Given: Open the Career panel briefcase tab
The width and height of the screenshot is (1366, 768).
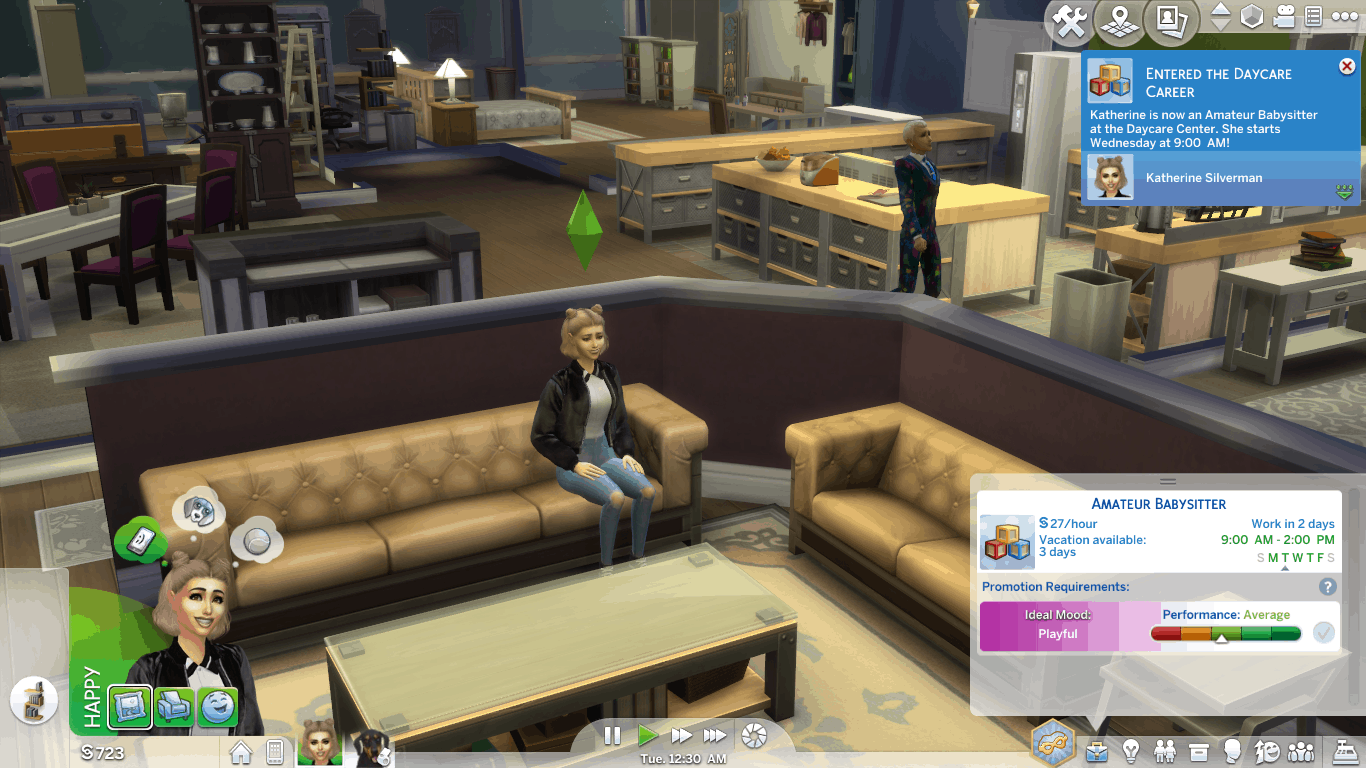Looking at the screenshot, I should 1097,750.
